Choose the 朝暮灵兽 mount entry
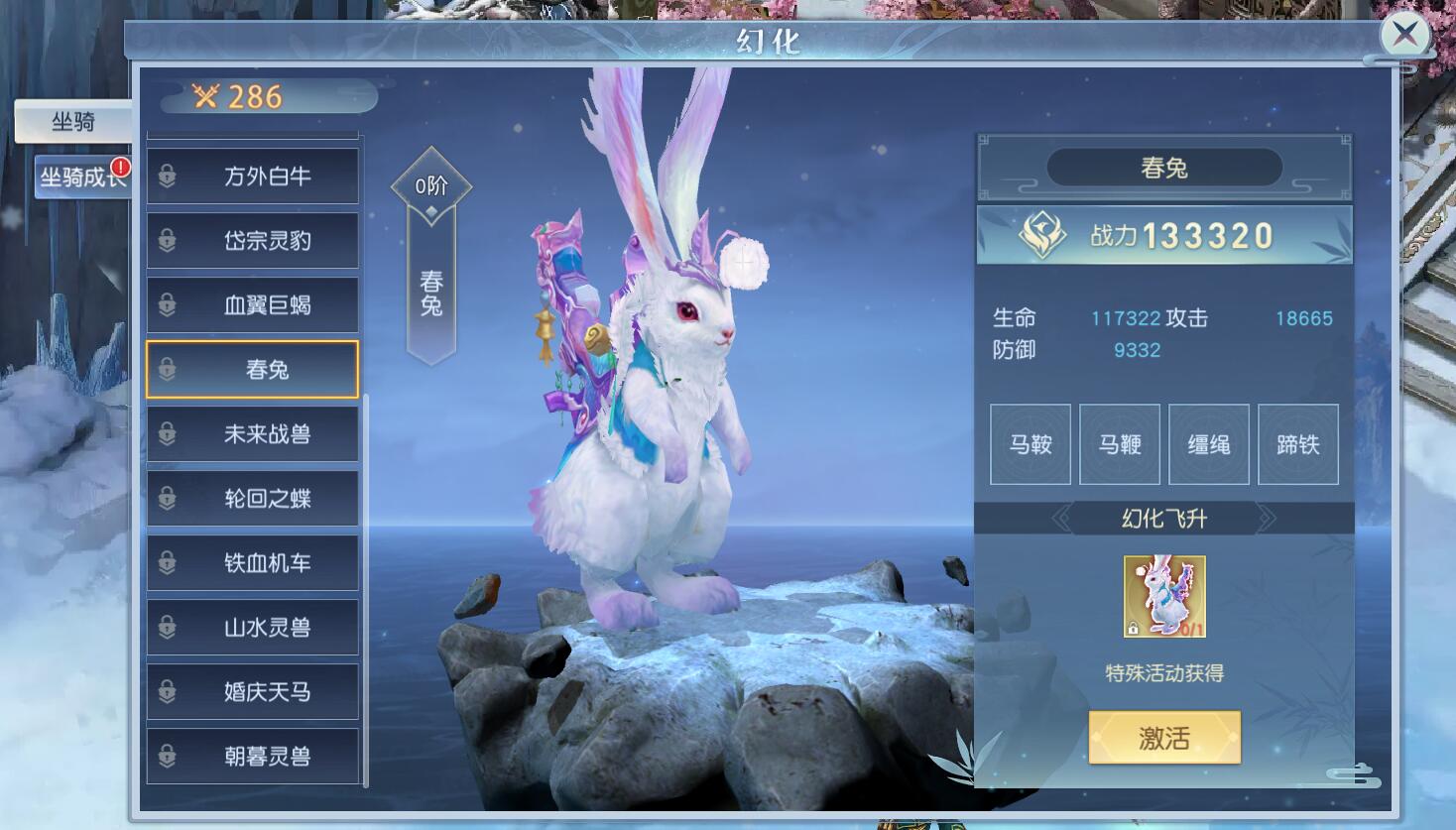Screen dimensions: 1456x830 point(253,757)
